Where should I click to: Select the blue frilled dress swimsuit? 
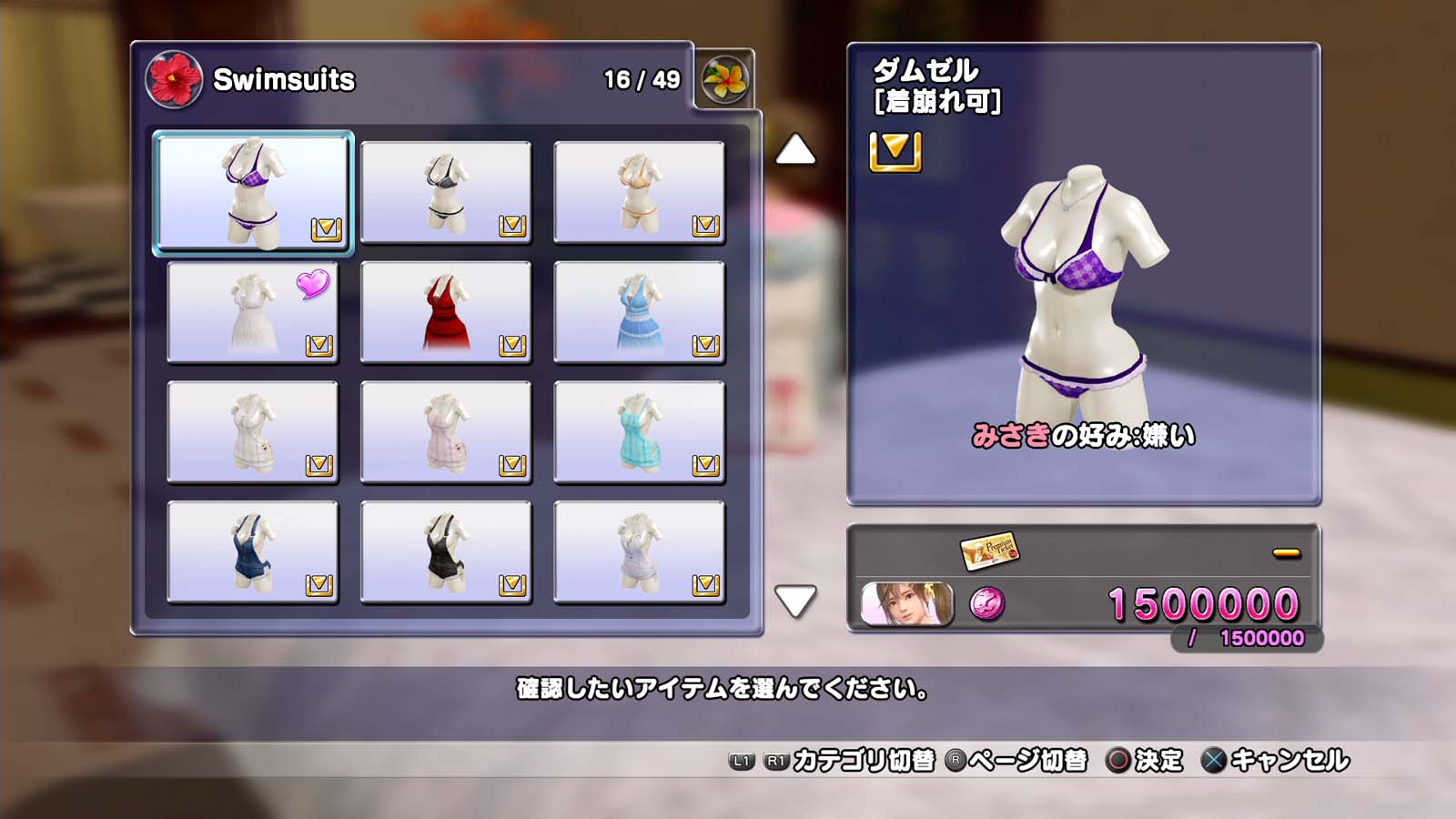coord(639,312)
